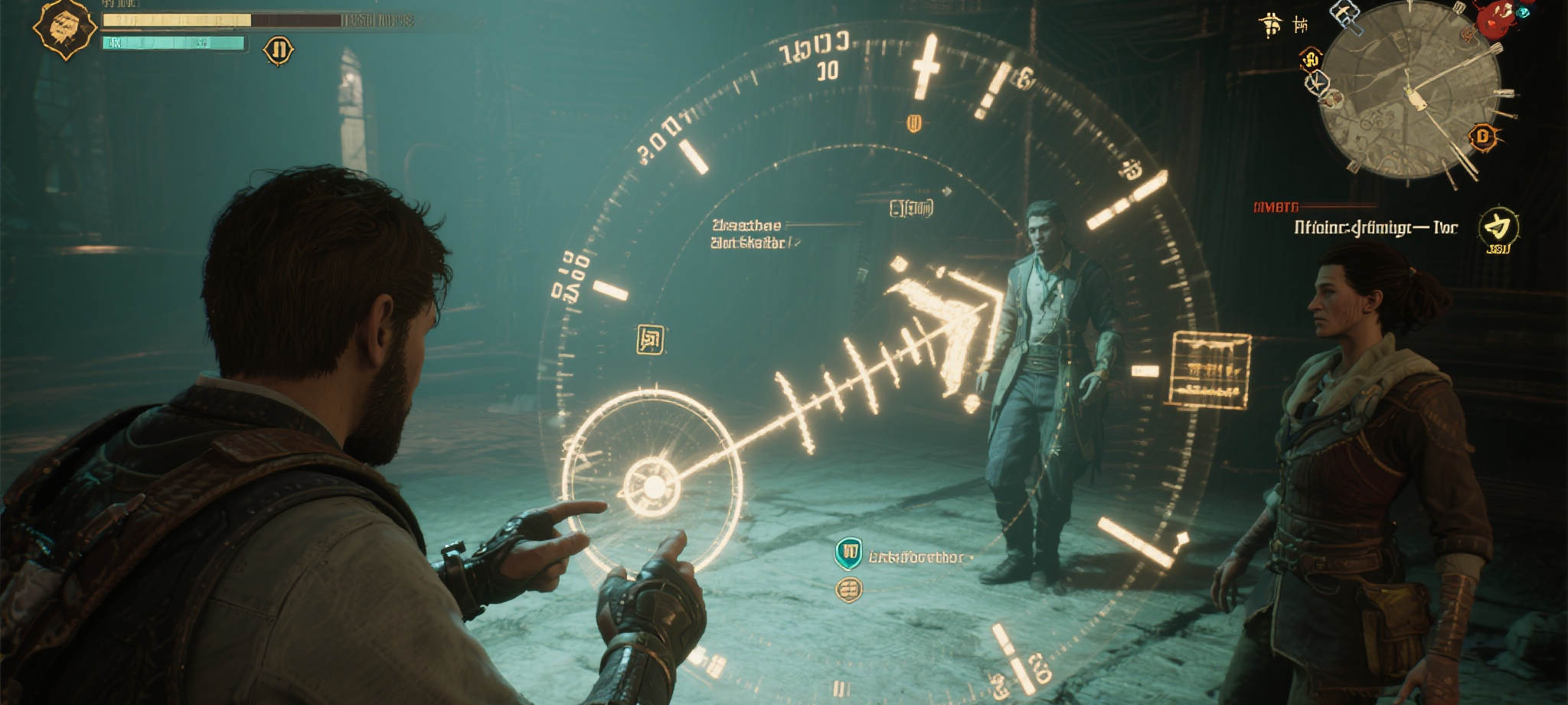The width and height of the screenshot is (1568, 705).
Task: Select the blue star marker on the minimap edge
Action: tap(1318, 82)
